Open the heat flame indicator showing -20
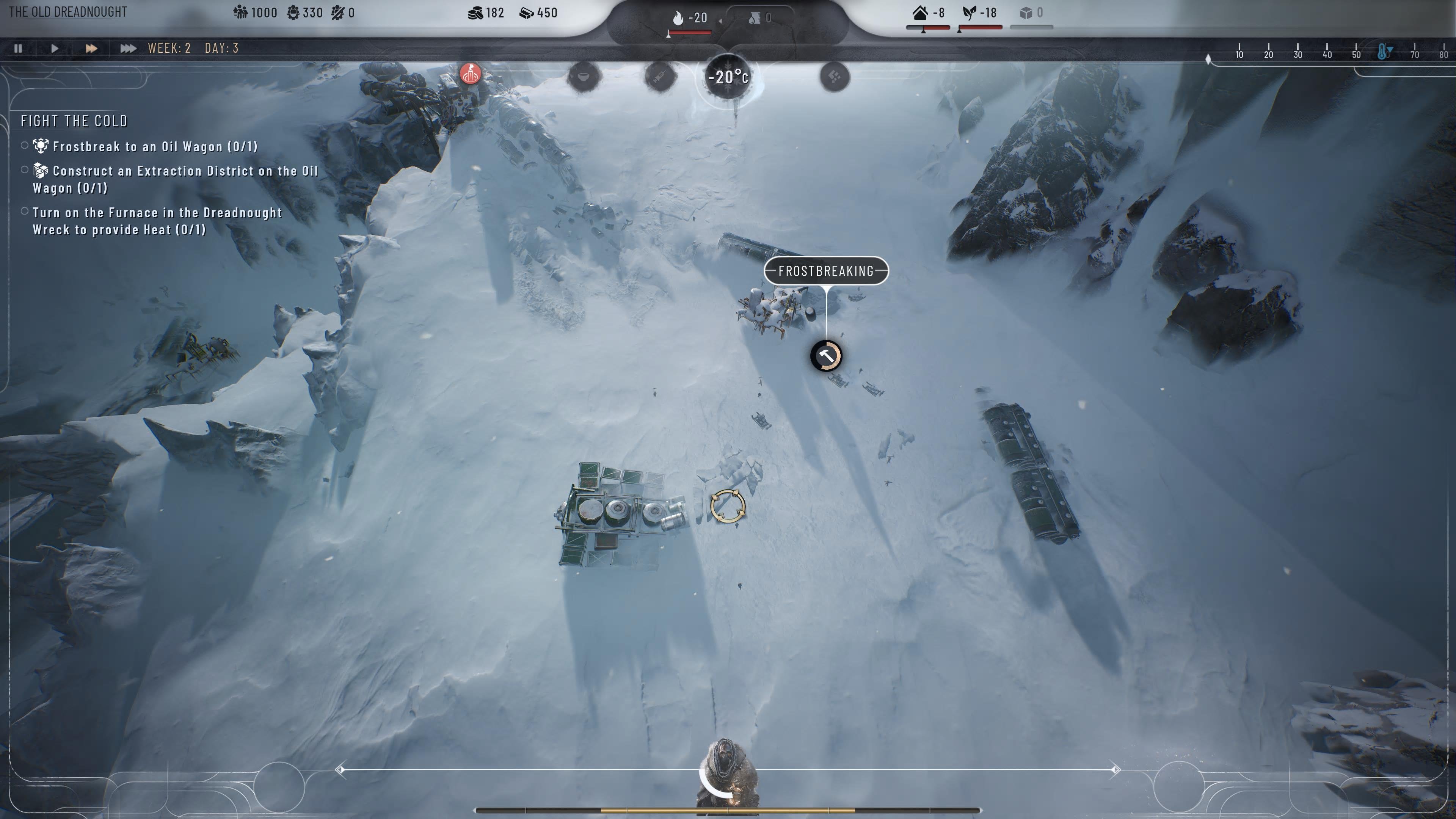The image size is (1456, 819). (x=678, y=17)
